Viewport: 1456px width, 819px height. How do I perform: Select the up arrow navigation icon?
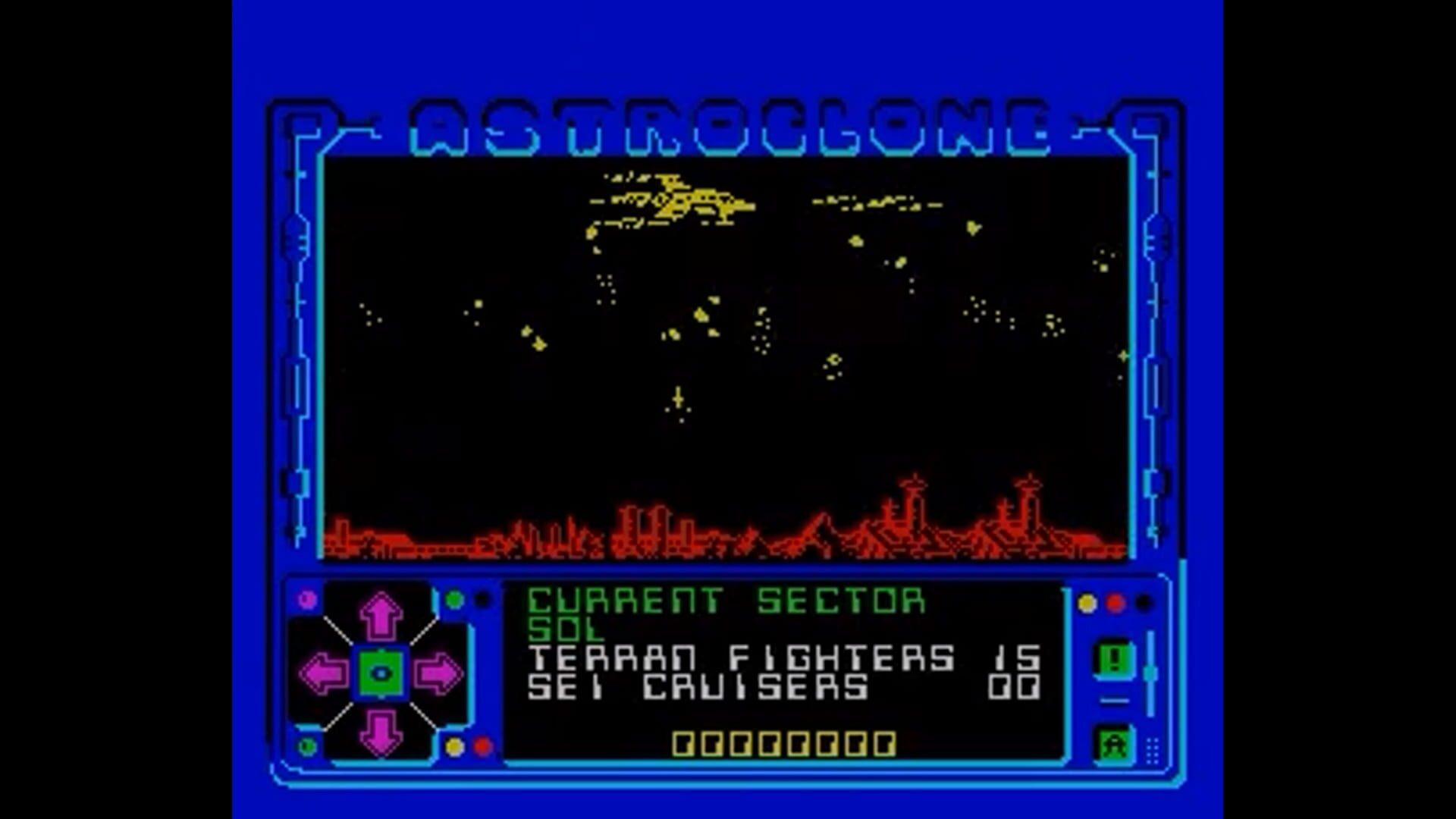pos(383,614)
